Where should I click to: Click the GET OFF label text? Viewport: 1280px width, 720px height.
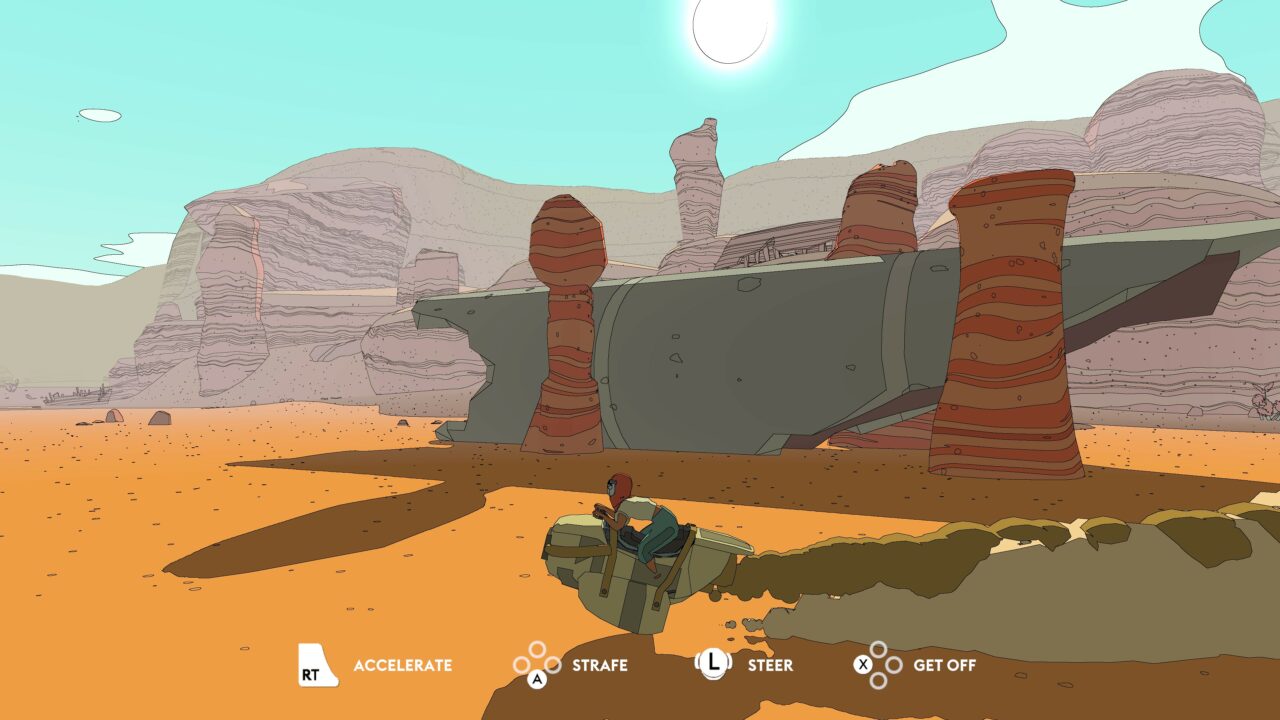944,664
